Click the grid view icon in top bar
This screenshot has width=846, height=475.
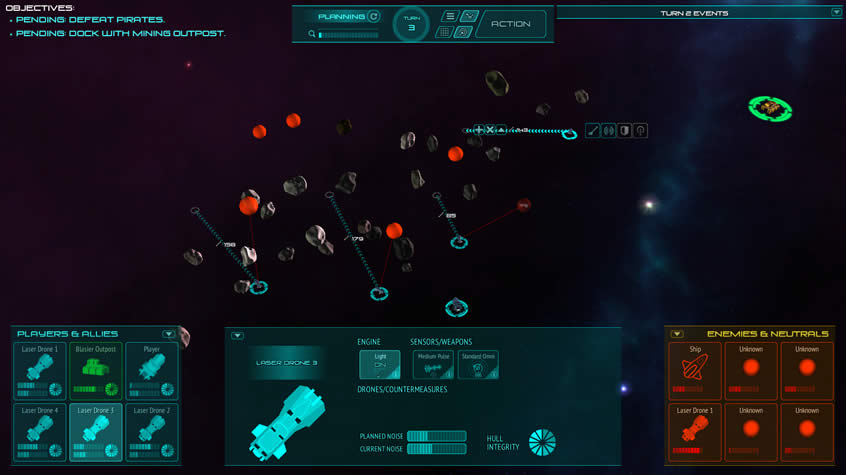tap(445, 32)
